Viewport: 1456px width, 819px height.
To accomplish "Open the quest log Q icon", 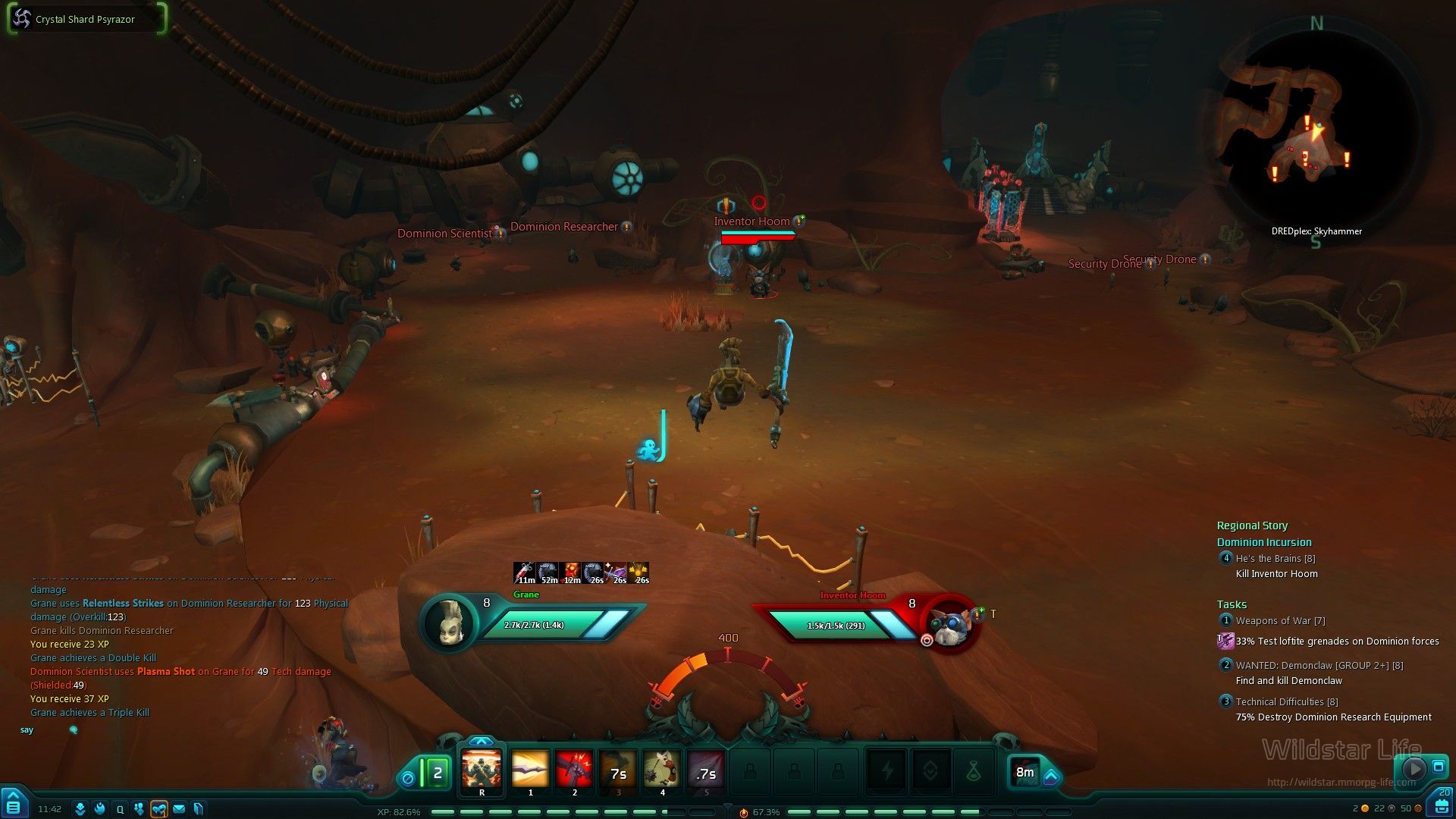I will click(120, 809).
